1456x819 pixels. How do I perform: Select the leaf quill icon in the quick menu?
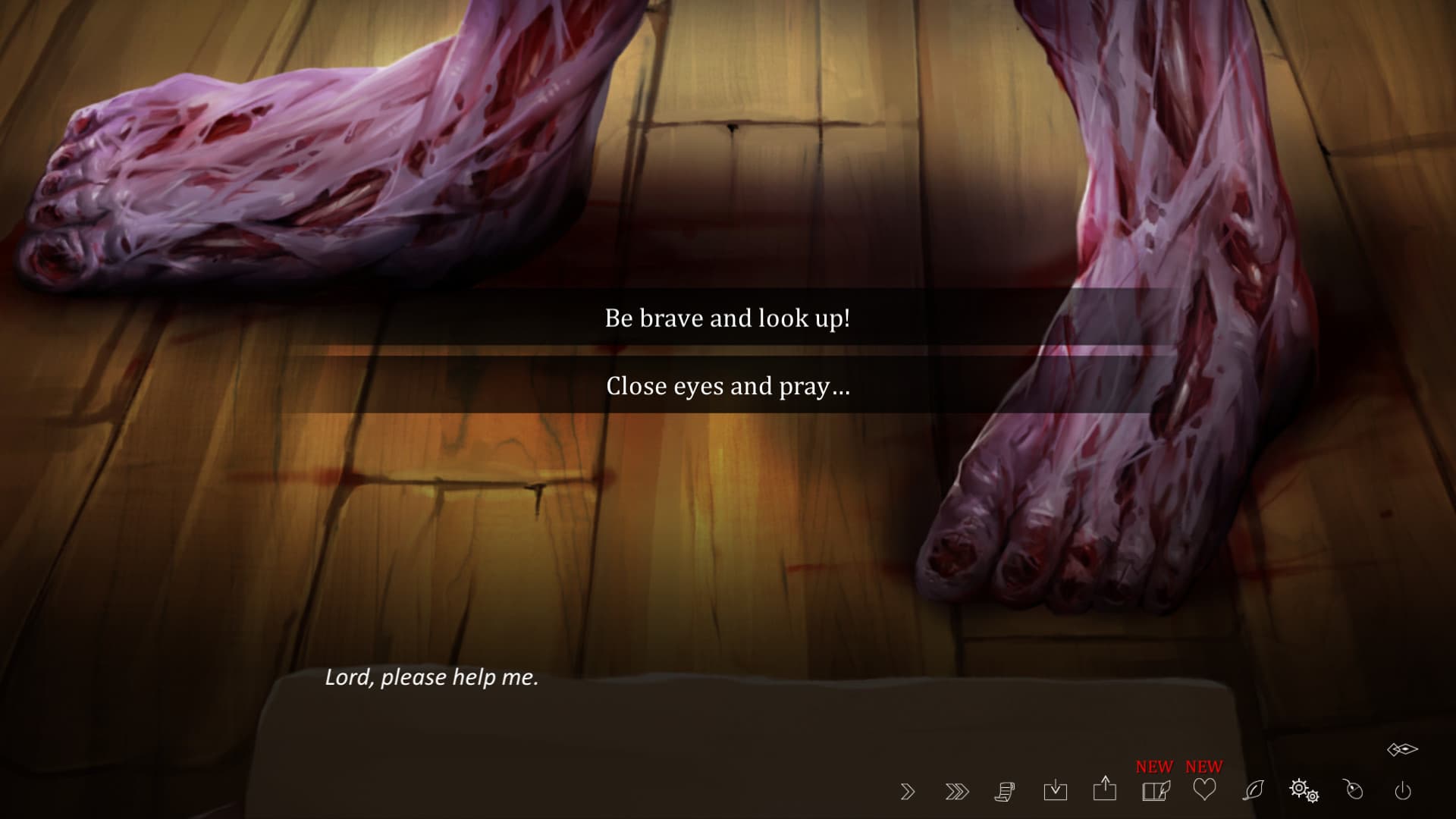click(x=1253, y=792)
